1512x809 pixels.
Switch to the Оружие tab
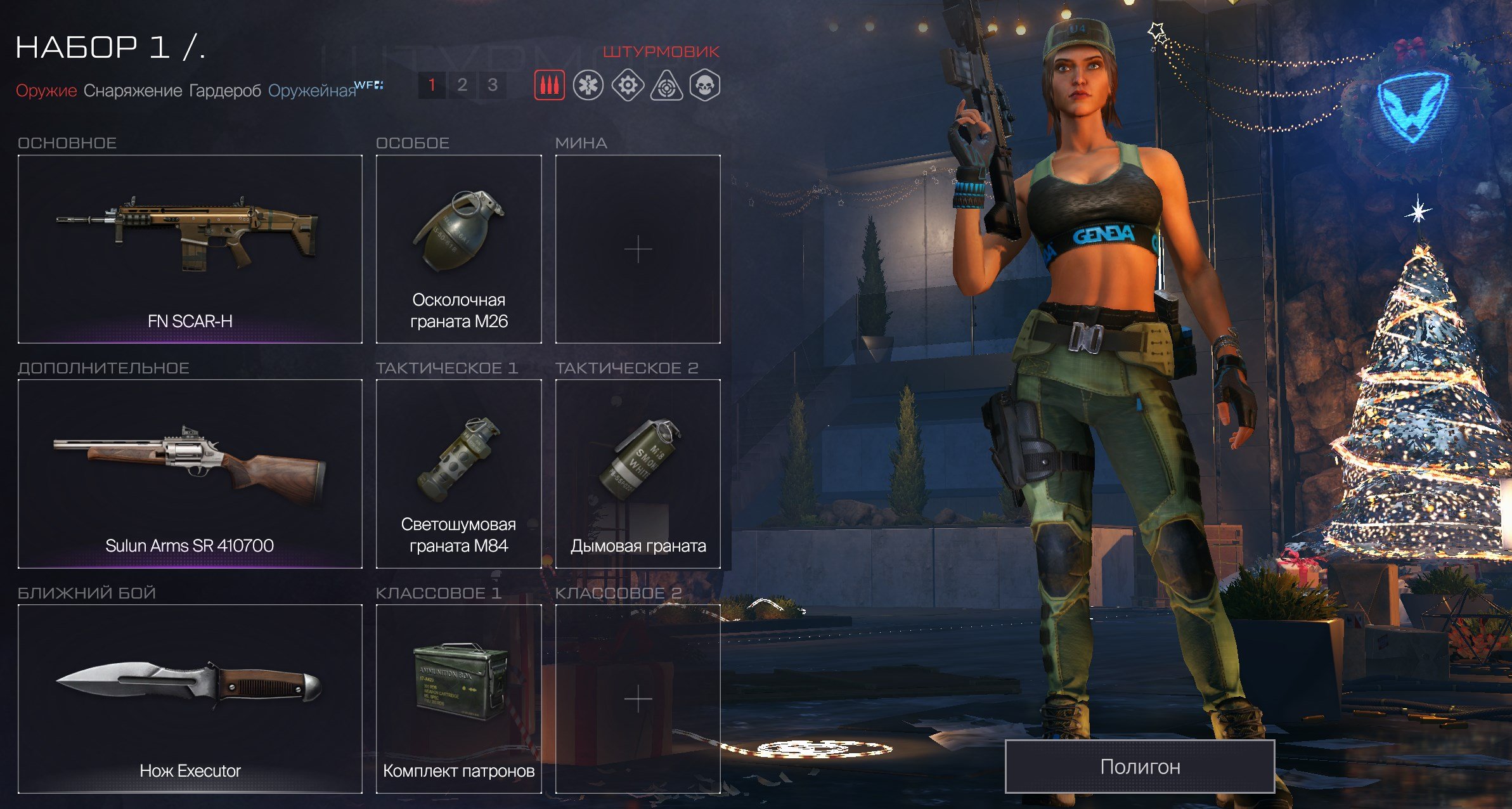pos(46,91)
